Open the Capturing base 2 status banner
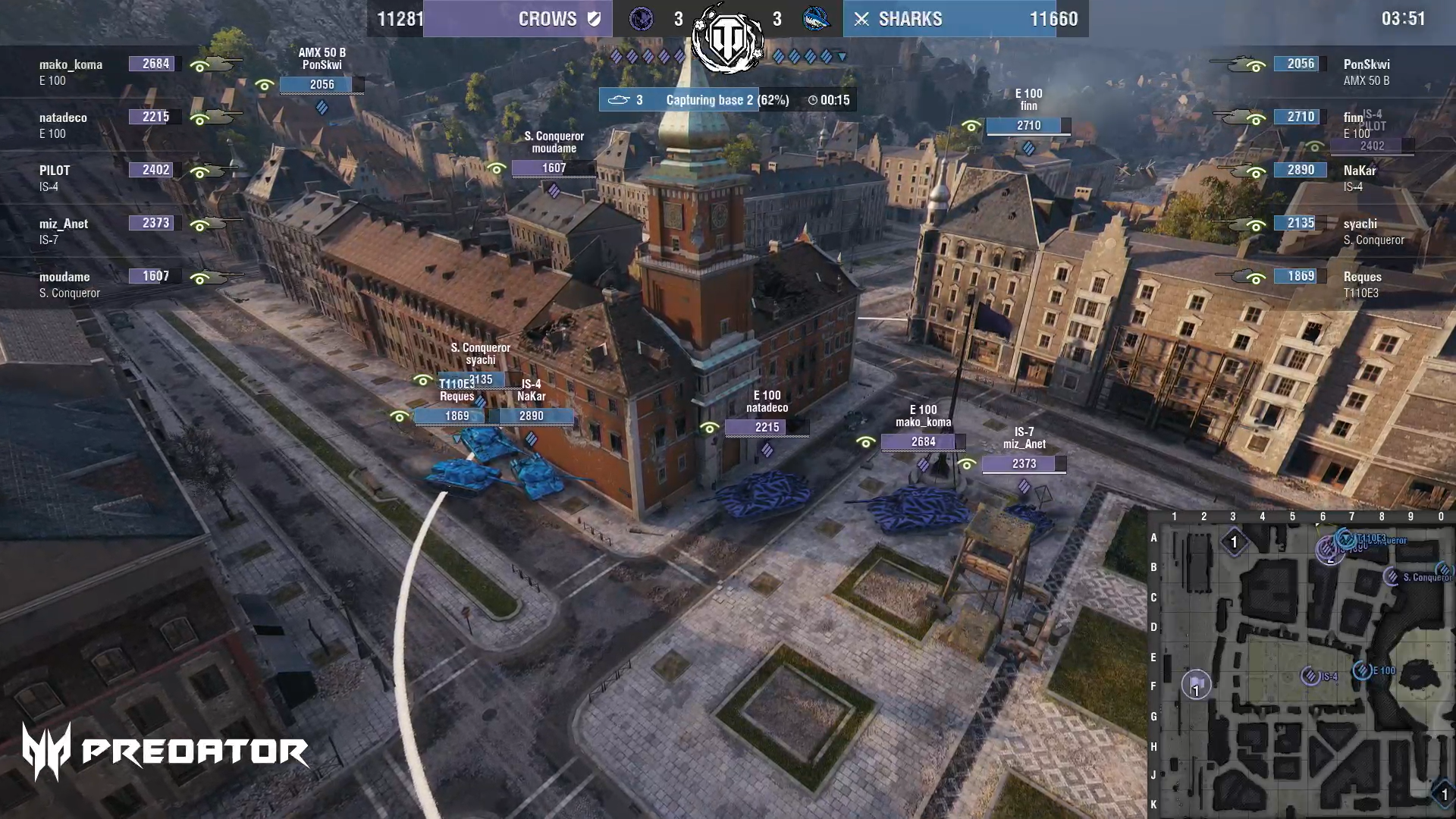This screenshot has width=1456, height=819. pyautogui.click(x=726, y=100)
